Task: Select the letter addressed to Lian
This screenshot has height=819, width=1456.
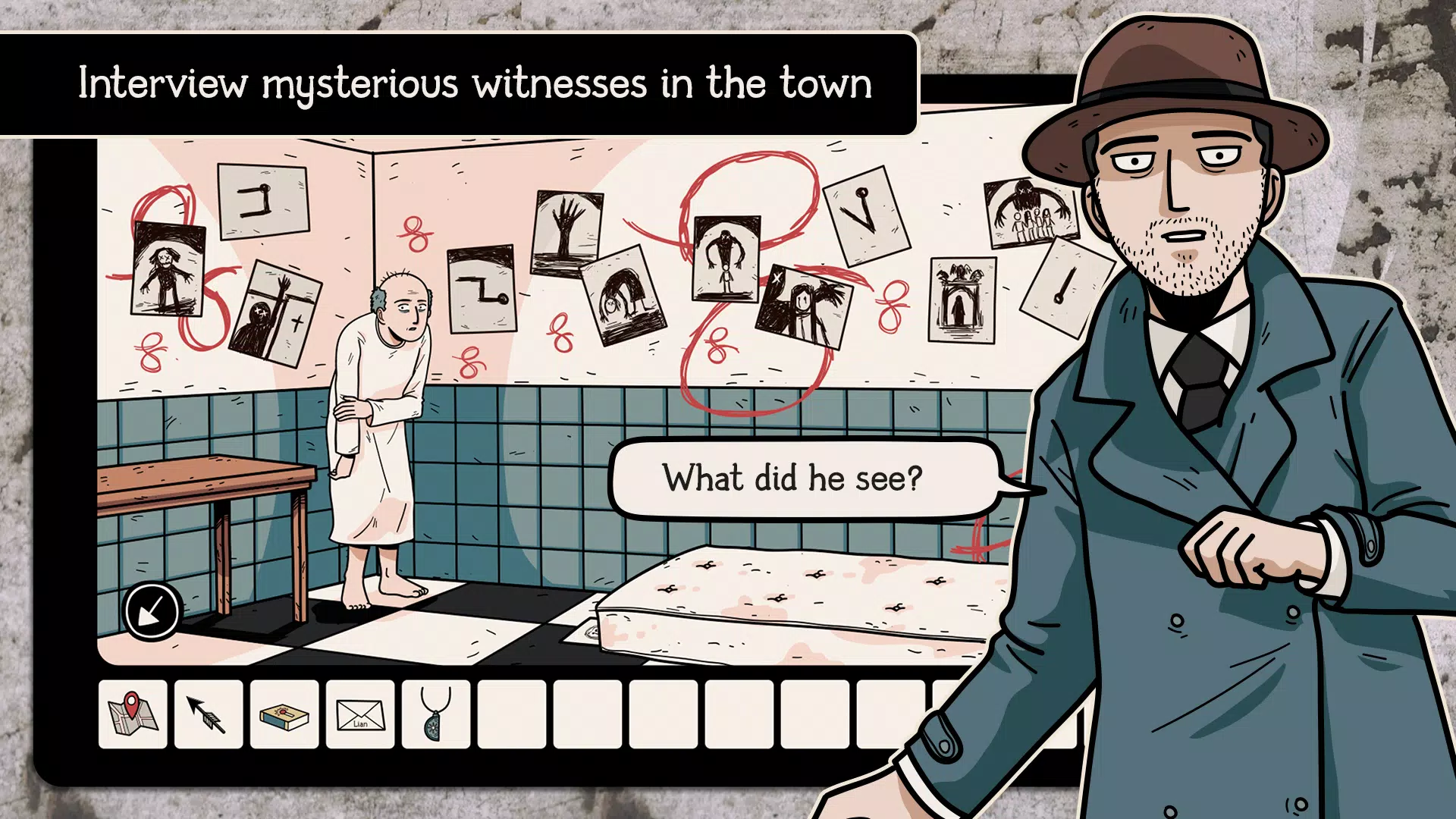Action: 359,714
